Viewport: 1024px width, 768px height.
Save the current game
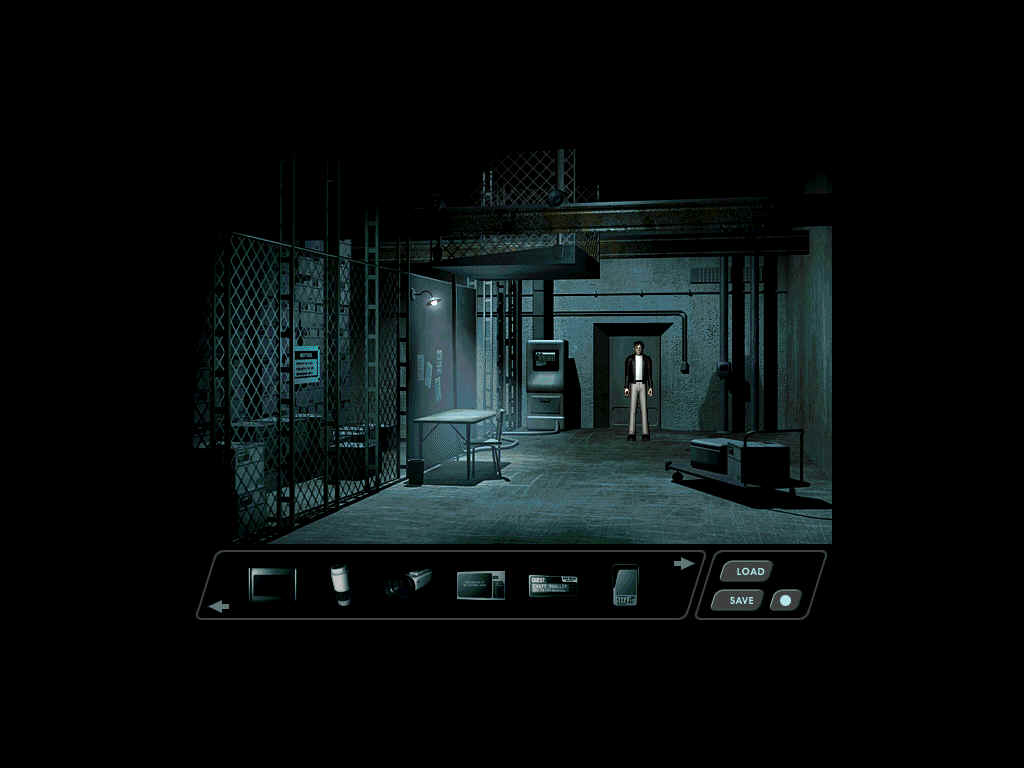click(x=741, y=601)
